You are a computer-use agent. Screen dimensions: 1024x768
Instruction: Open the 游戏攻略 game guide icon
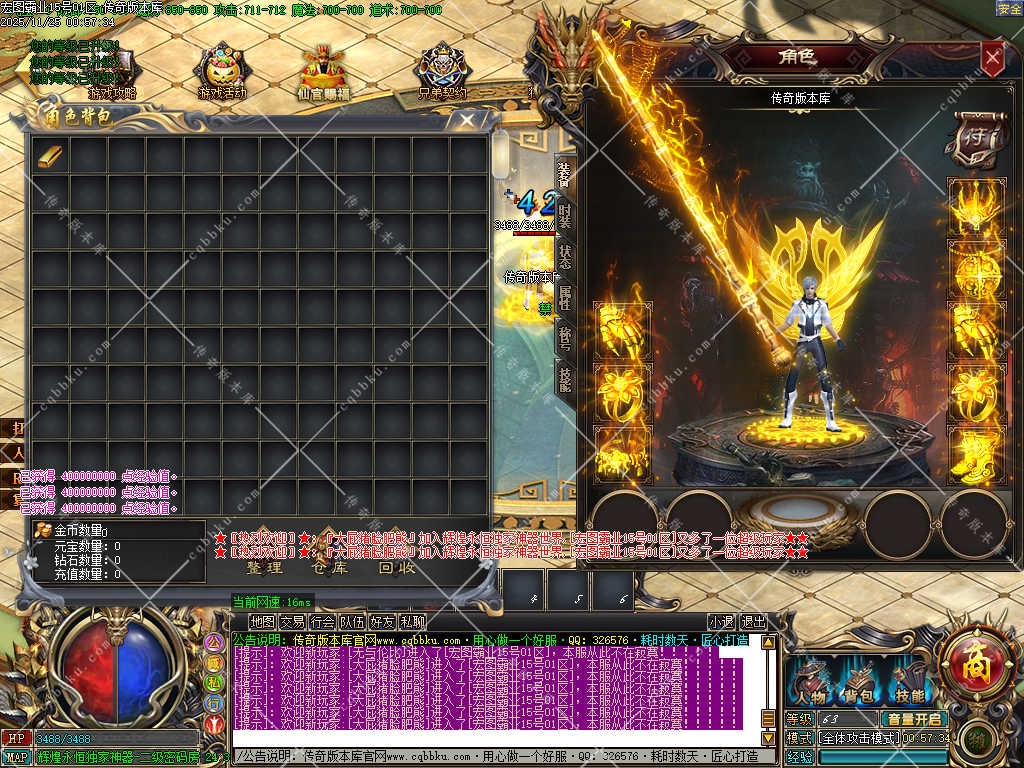112,72
